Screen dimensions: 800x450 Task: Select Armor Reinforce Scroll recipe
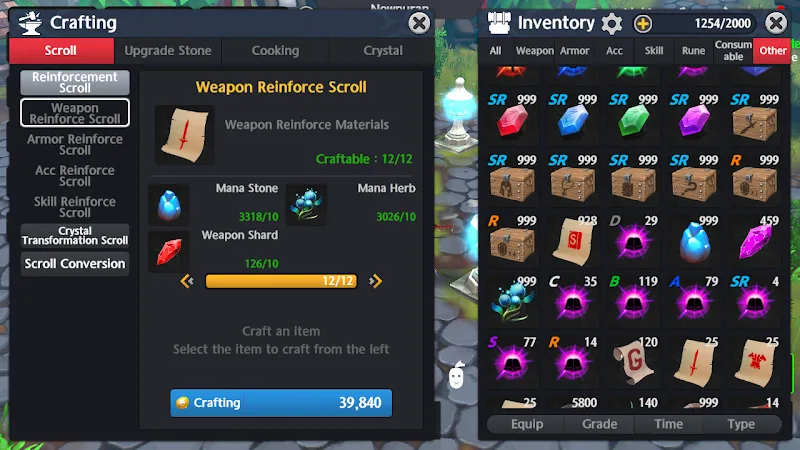75,144
